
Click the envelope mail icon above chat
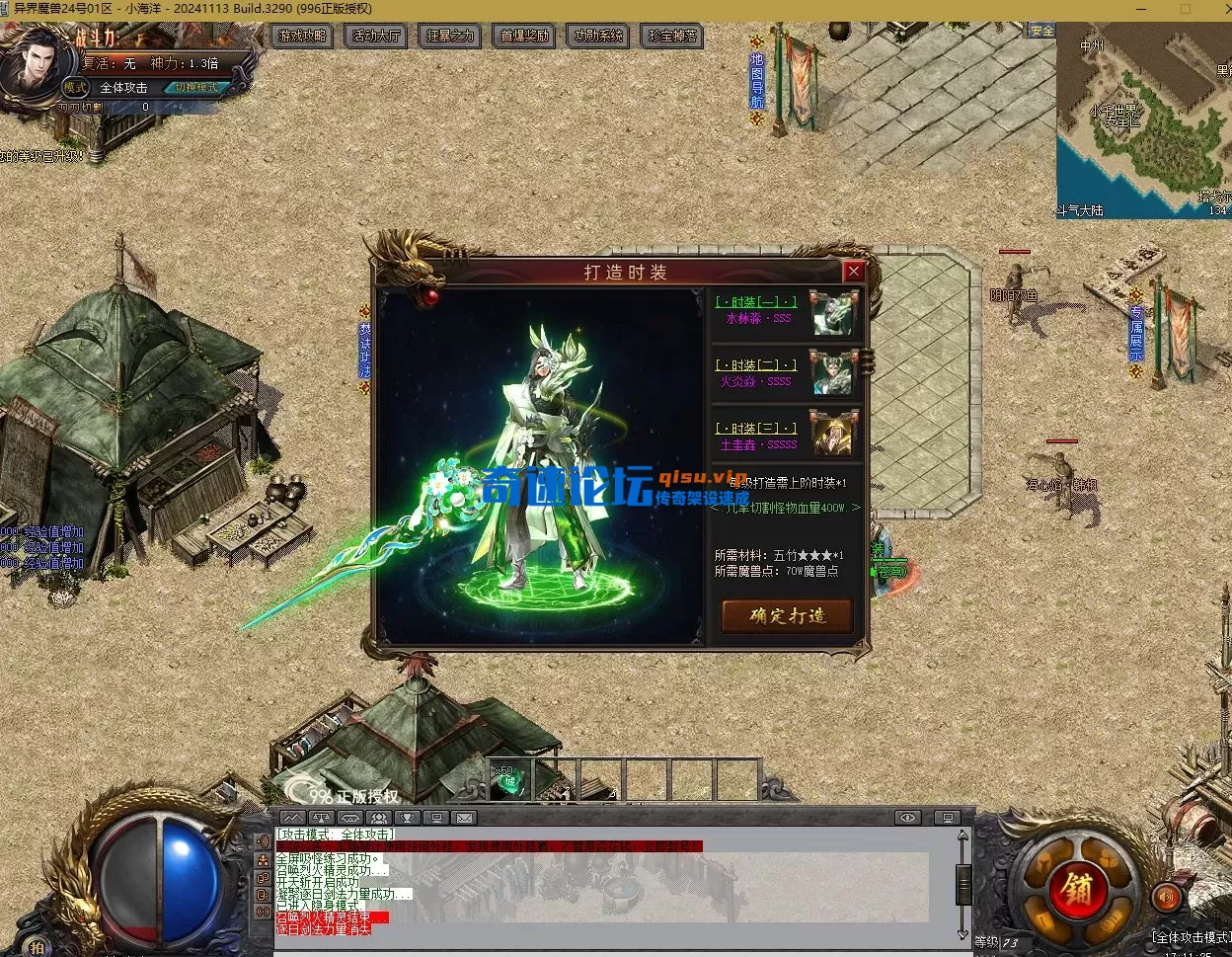pos(464,818)
